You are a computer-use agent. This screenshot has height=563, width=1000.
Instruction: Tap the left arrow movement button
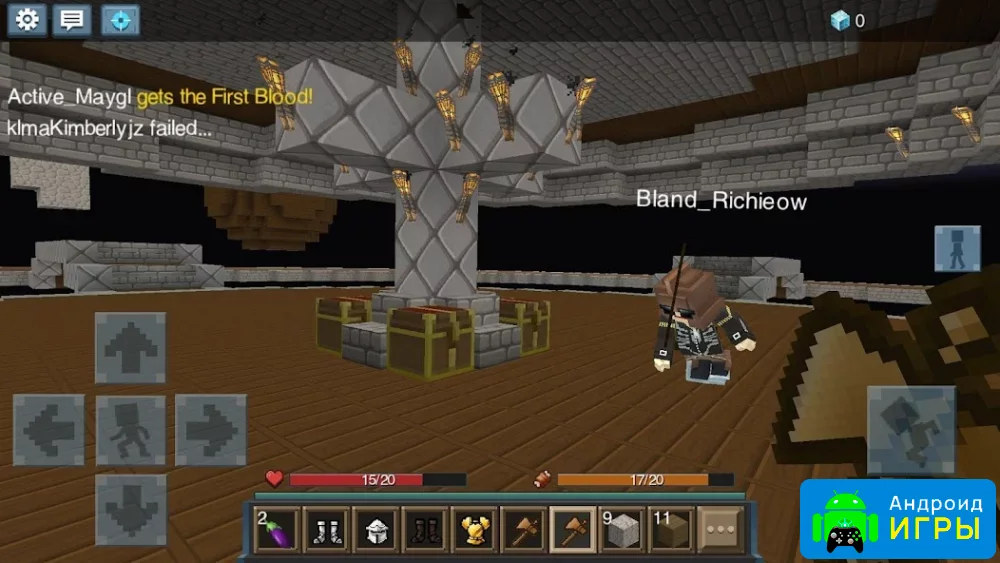[48, 430]
